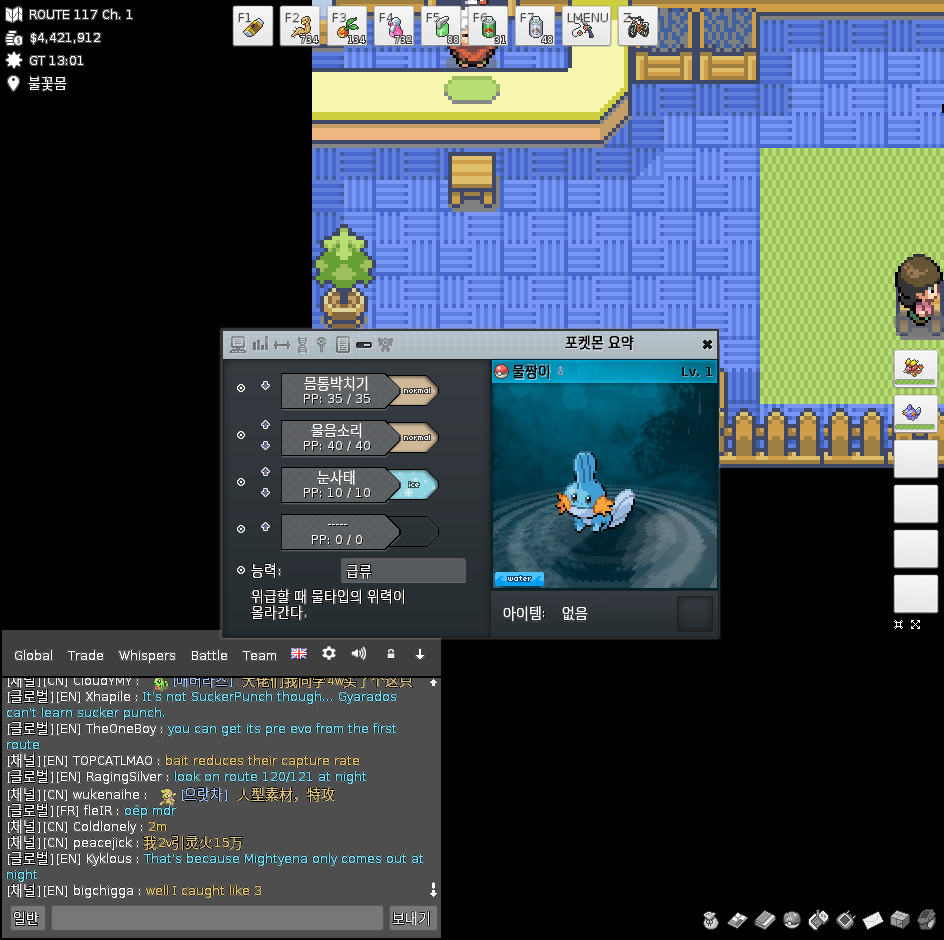Select the 몸통박치기 move entry
Screen dimensions: 944x940
click(336, 390)
